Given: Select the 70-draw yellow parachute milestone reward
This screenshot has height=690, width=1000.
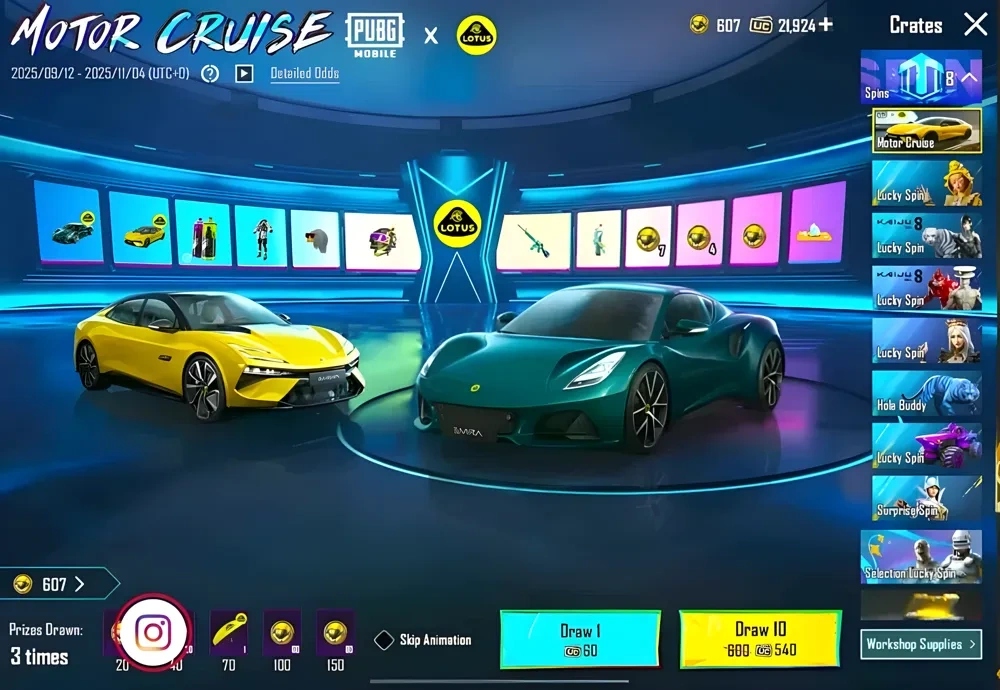Looking at the screenshot, I should pos(229,633).
